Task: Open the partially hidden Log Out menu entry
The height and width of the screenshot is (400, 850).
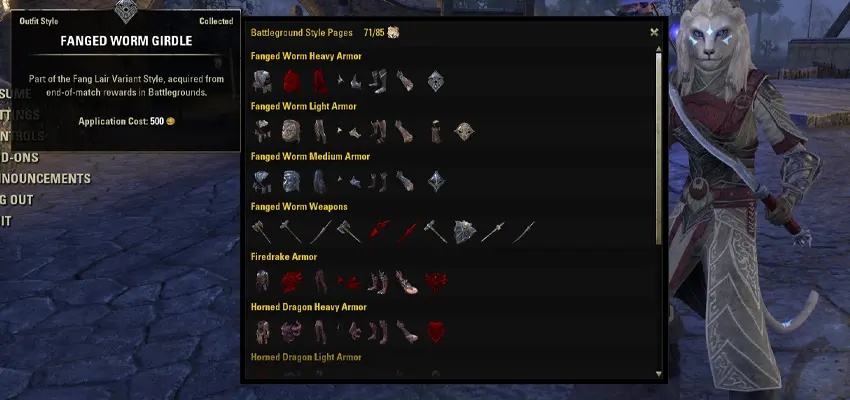Action: (18, 200)
